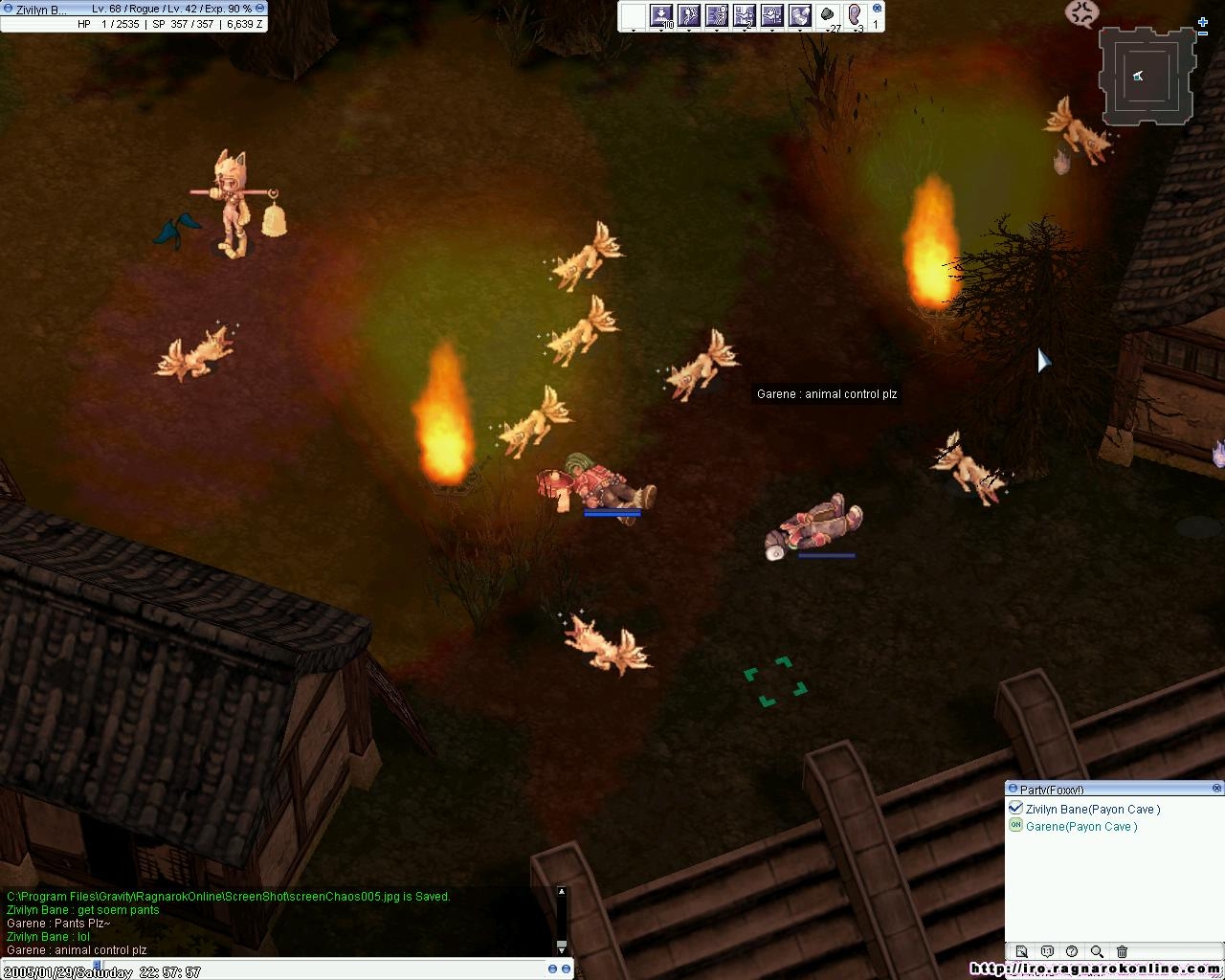Open the minimap
Viewport: 1225px width, 980px height.
click(x=1147, y=76)
